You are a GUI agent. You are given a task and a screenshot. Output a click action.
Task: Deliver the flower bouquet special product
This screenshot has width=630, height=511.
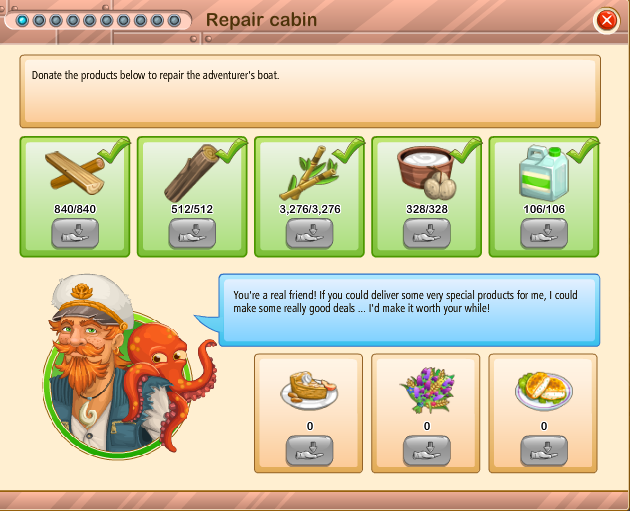(427, 450)
